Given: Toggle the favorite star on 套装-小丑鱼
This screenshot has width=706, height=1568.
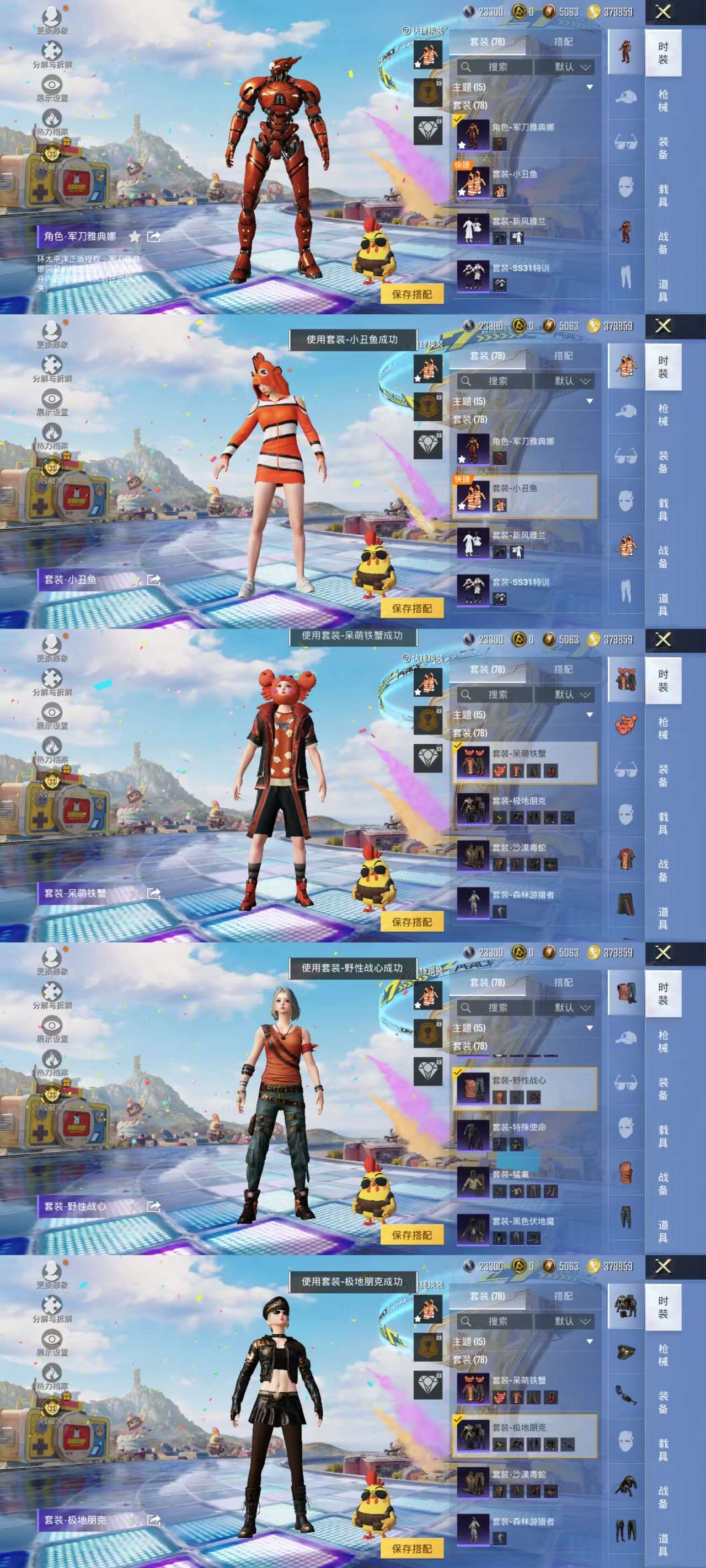Looking at the screenshot, I should click(x=462, y=192).
